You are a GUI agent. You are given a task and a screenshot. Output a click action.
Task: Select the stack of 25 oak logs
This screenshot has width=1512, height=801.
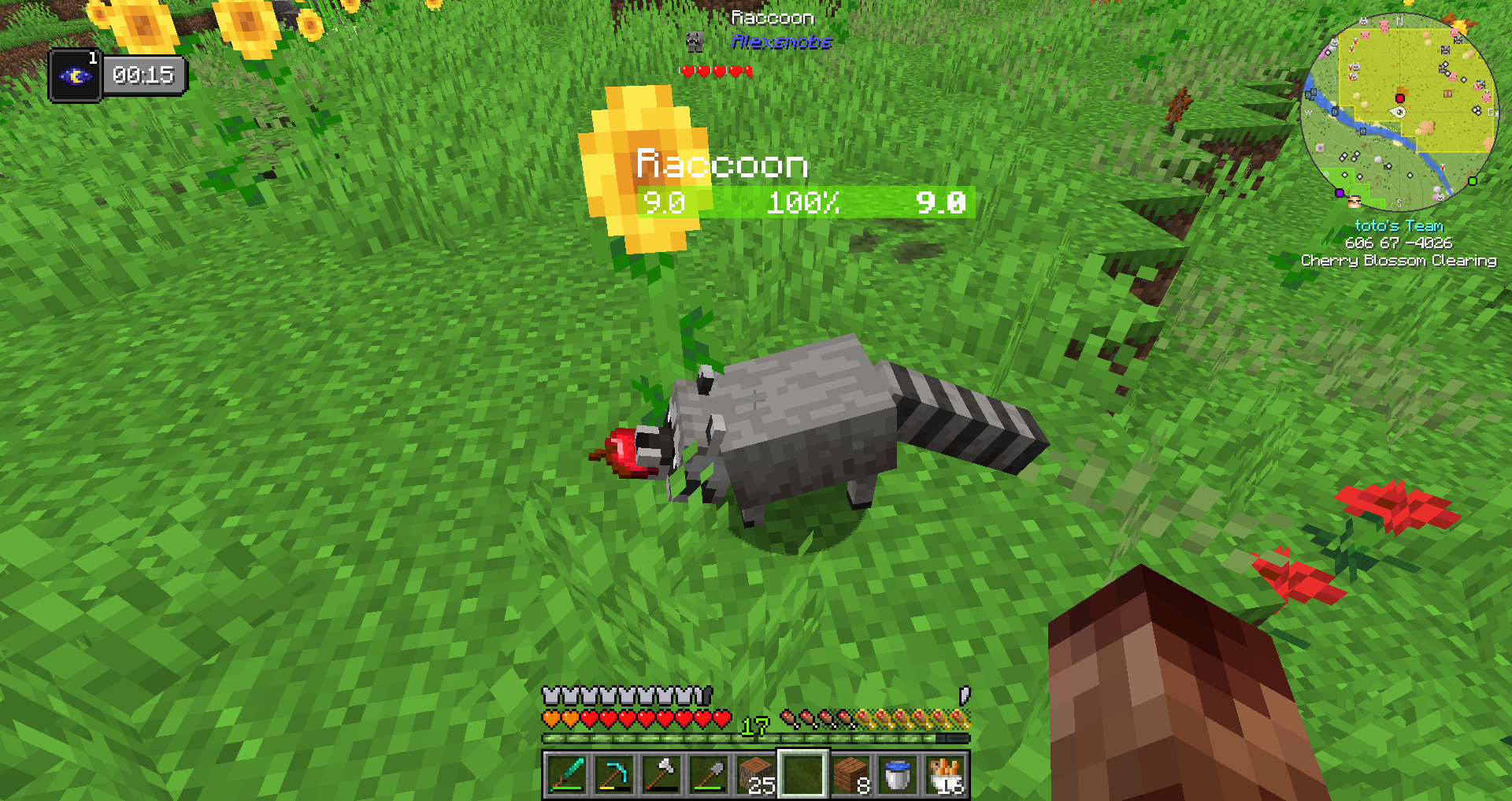tap(756, 774)
